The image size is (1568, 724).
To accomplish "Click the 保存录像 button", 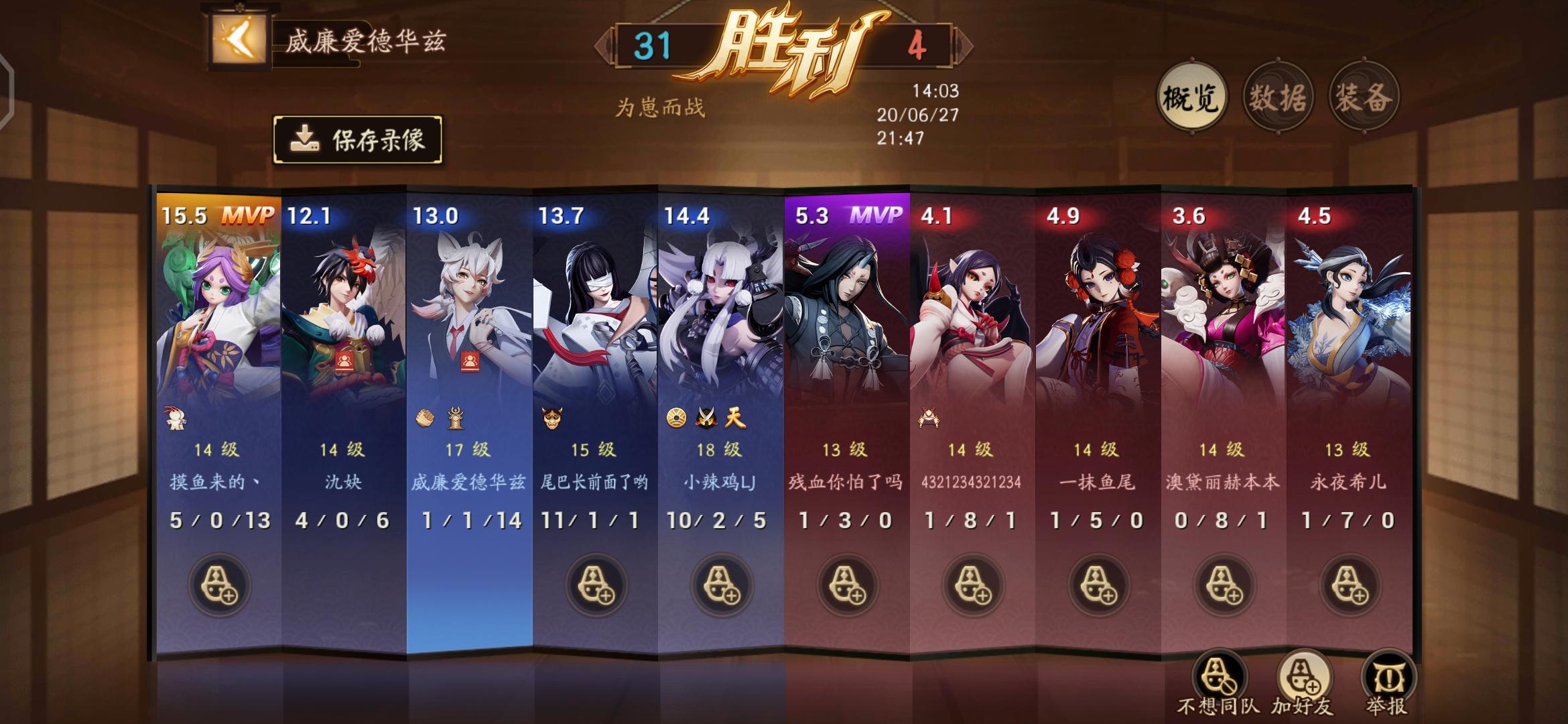I will tap(362, 139).
